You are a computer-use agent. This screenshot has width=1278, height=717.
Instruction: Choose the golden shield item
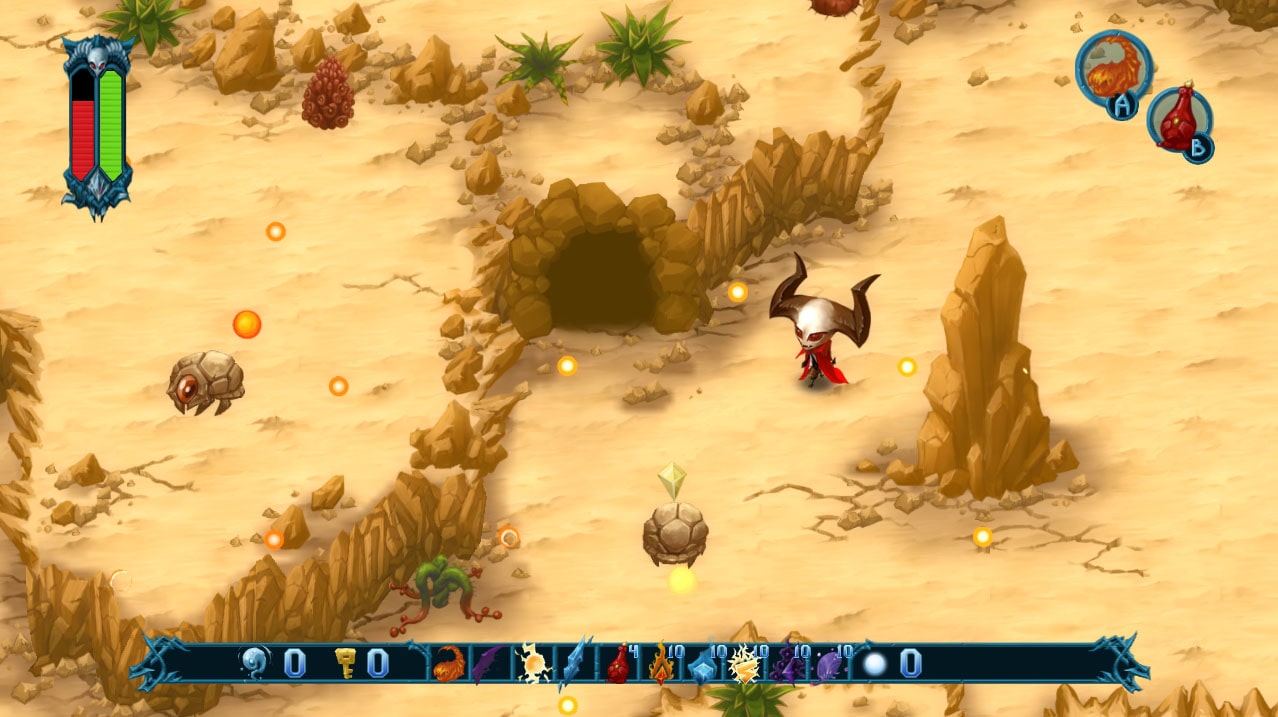[x=743, y=664]
